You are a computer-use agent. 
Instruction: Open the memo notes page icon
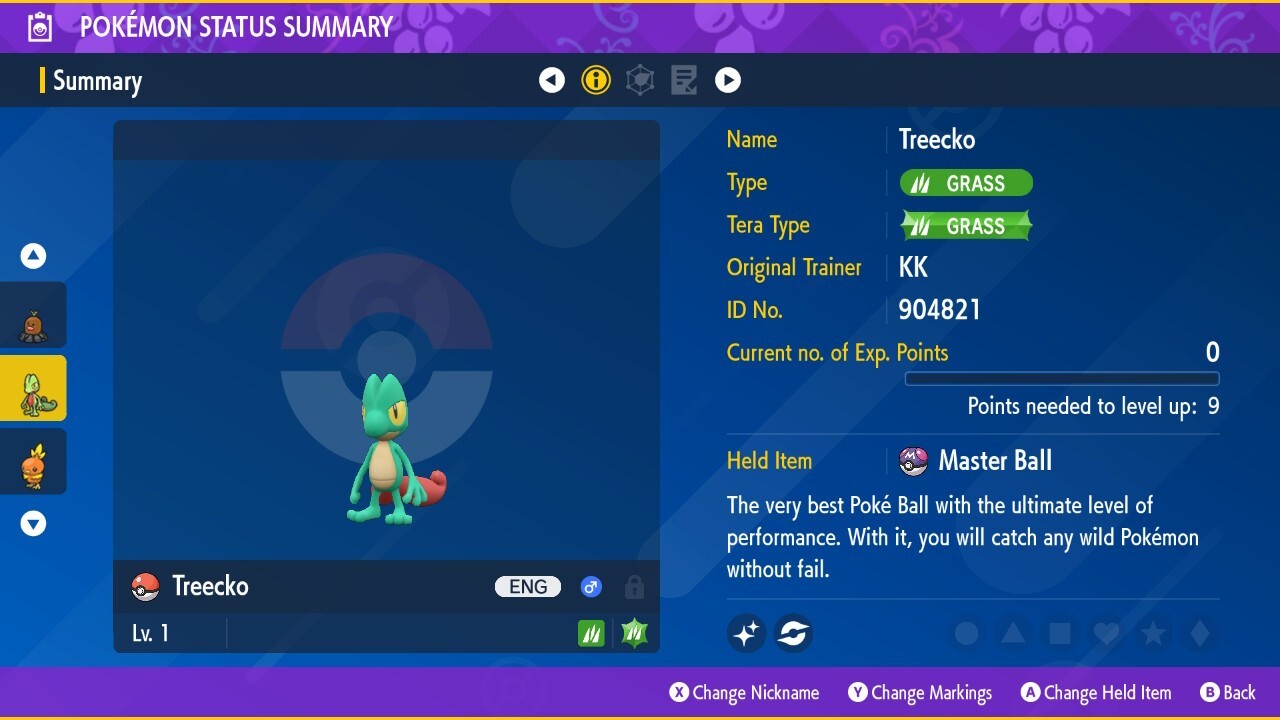click(x=683, y=80)
